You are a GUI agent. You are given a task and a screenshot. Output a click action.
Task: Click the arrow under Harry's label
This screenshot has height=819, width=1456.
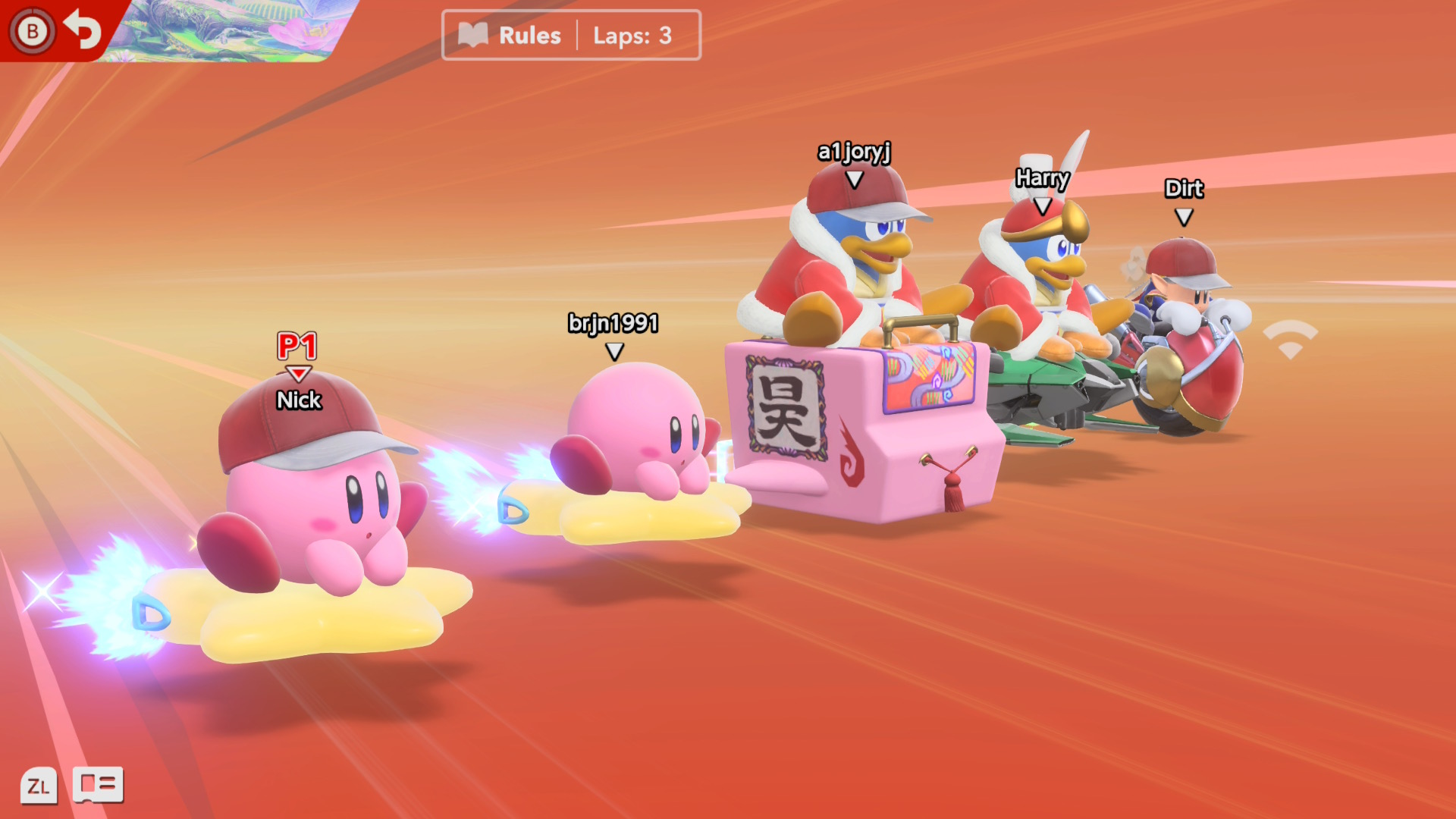1043,206
